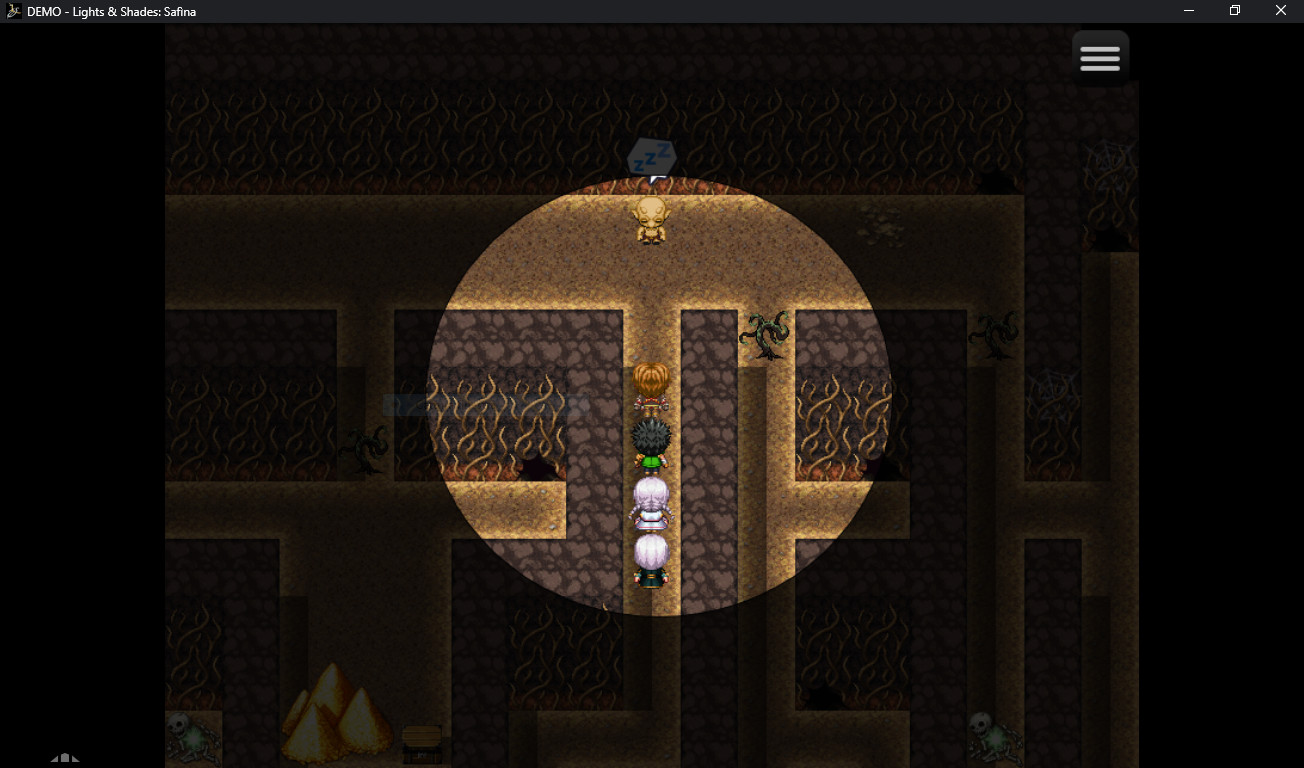This screenshot has height=768, width=1304.
Task: Click the faint blue sign on the left wall
Action: pyautogui.click(x=480, y=403)
